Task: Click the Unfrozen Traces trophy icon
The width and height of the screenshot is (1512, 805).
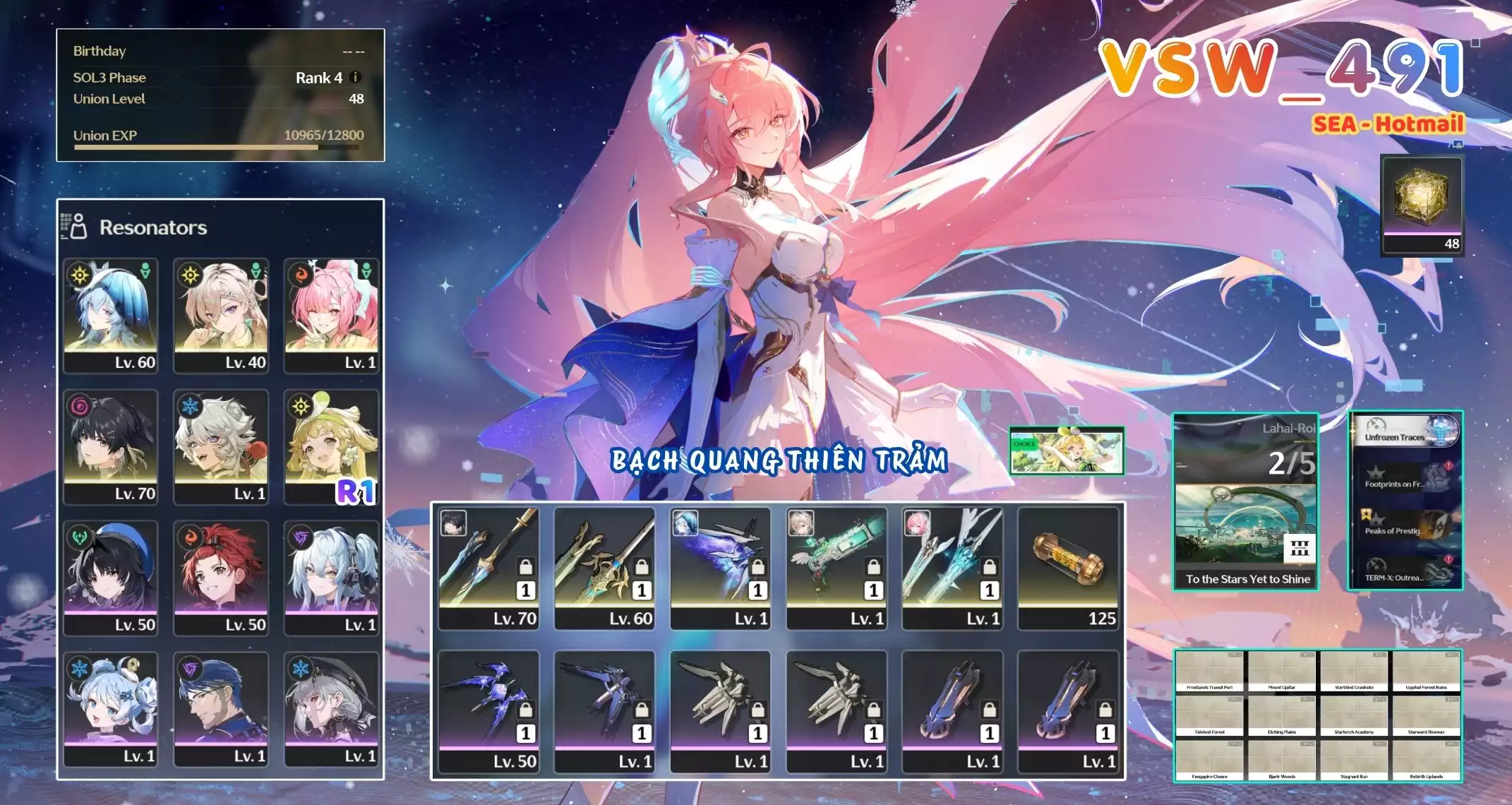Action: pyautogui.click(x=1440, y=432)
